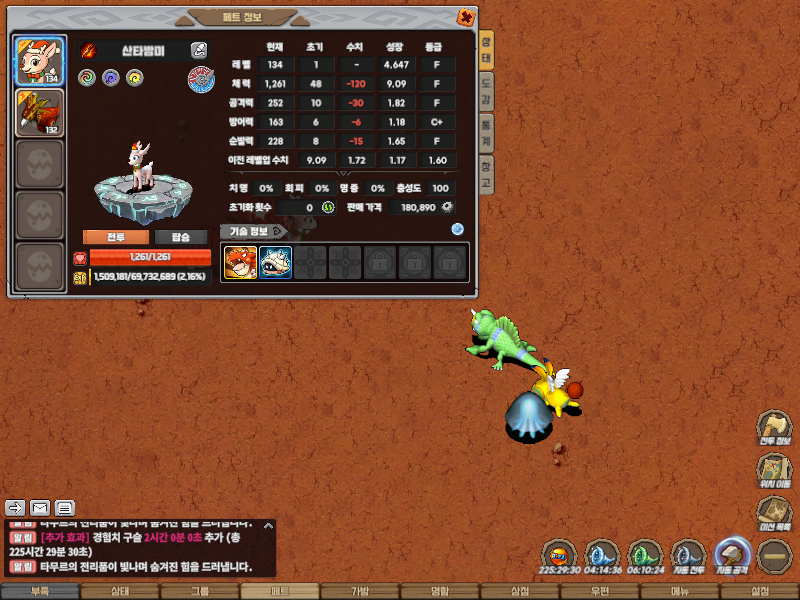Toggle the 자동 전투 horn button
Viewport: 800px width, 600px height.
[687, 554]
